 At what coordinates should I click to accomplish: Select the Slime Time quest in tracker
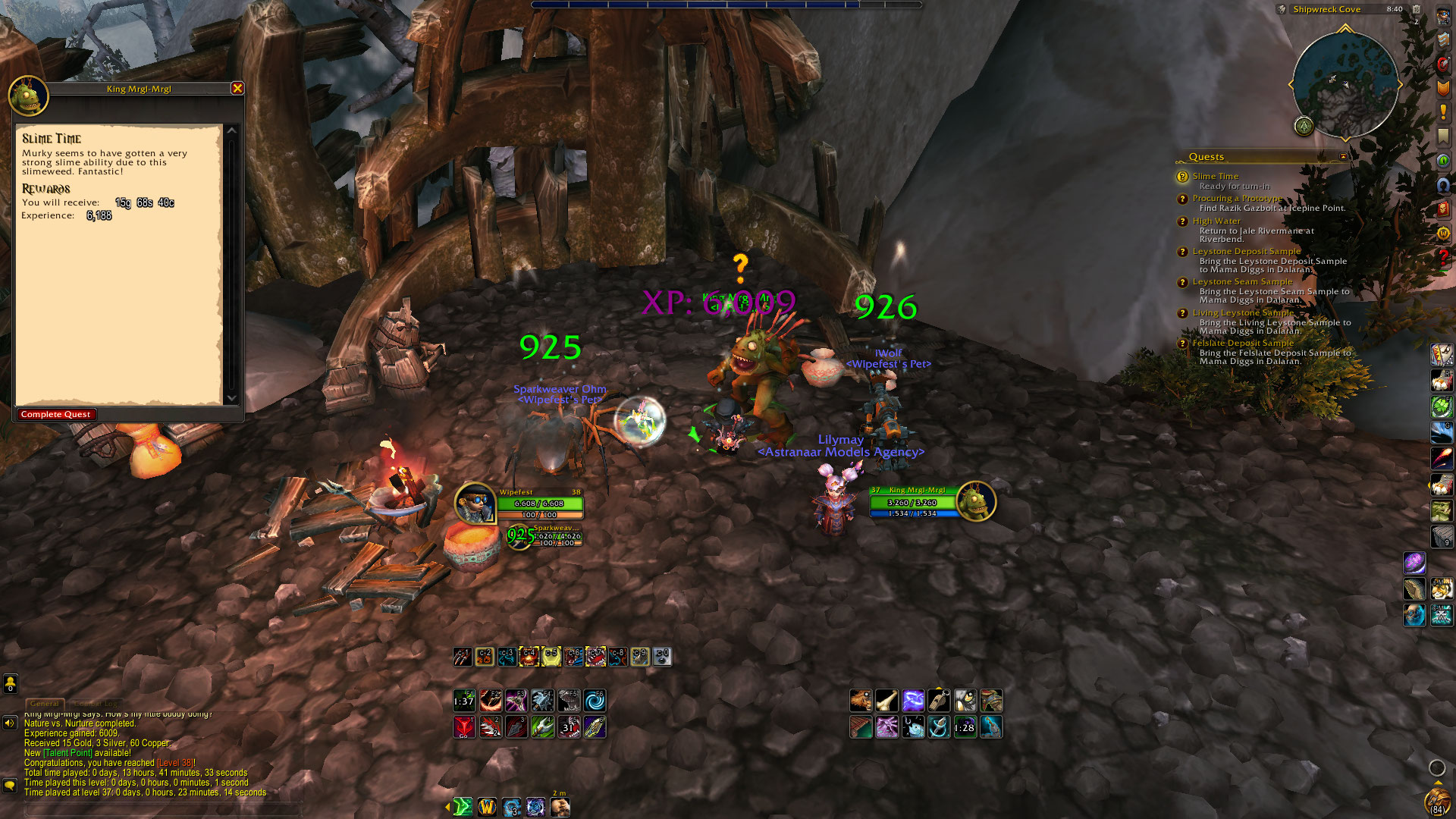pos(1215,176)
